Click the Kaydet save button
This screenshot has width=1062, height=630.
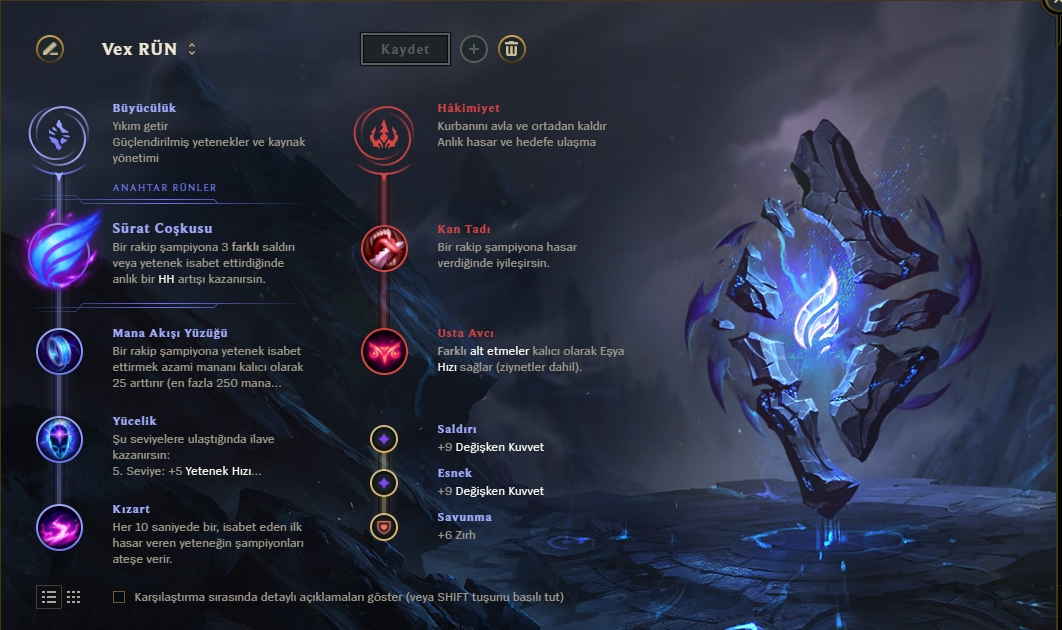click(x=405, y=49)
